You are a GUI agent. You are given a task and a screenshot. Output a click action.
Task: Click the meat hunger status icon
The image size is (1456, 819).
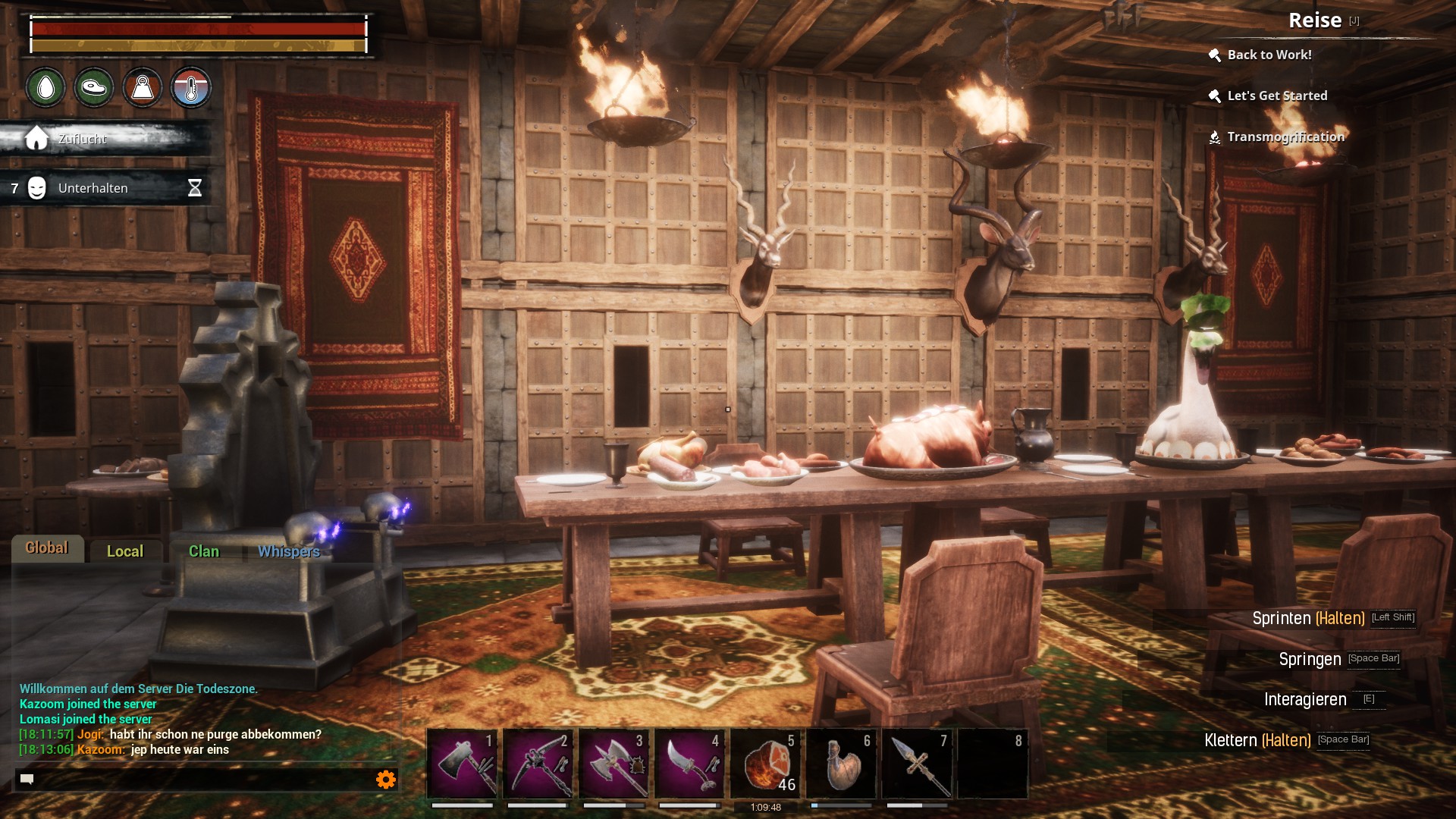click(x=94, y=88)
